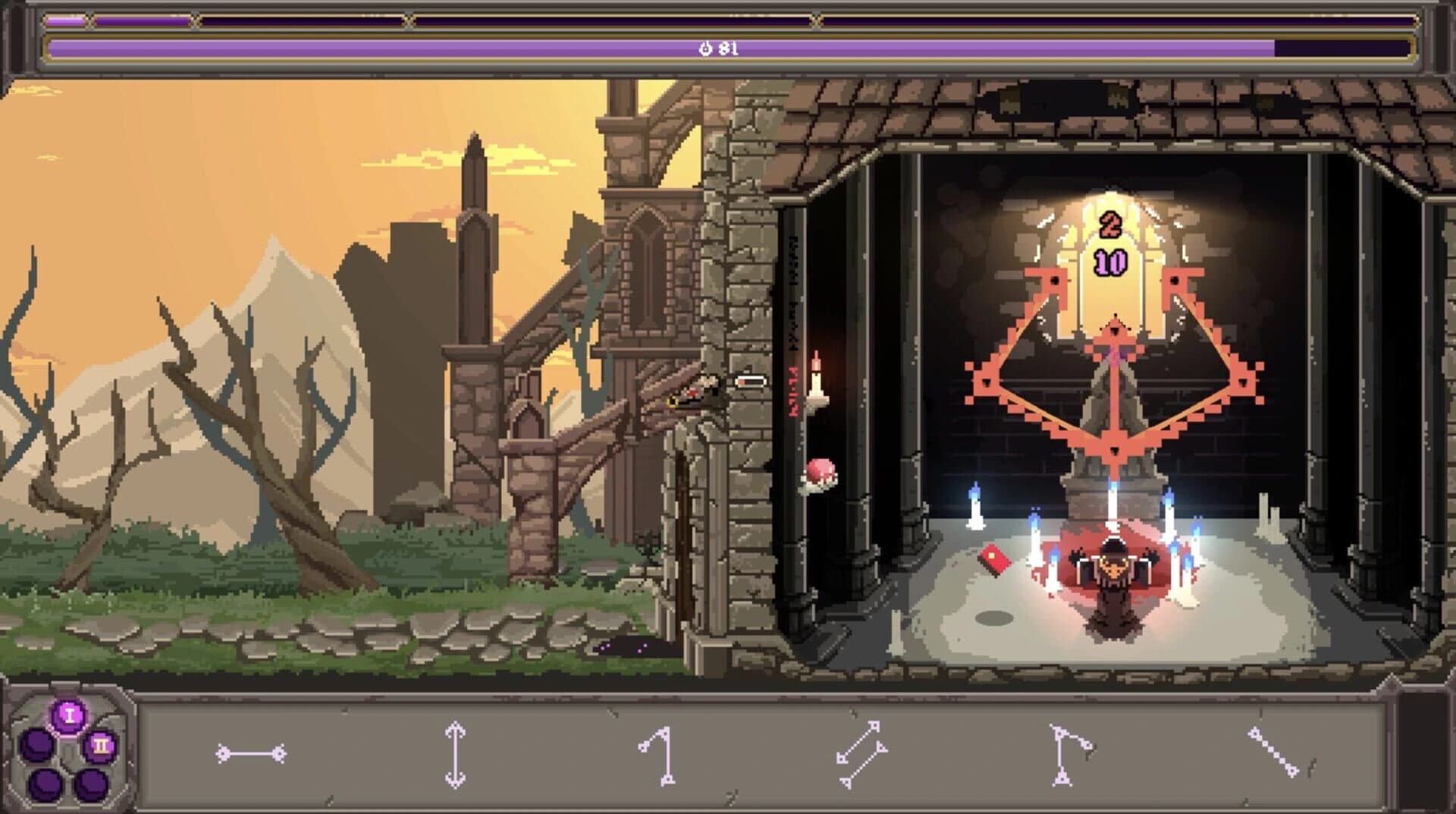The width and height of the screenshot is (1456, 814).
Task: Select the horizontal line rune glyph
Action: pyautogui.click(x=250, y=751)
